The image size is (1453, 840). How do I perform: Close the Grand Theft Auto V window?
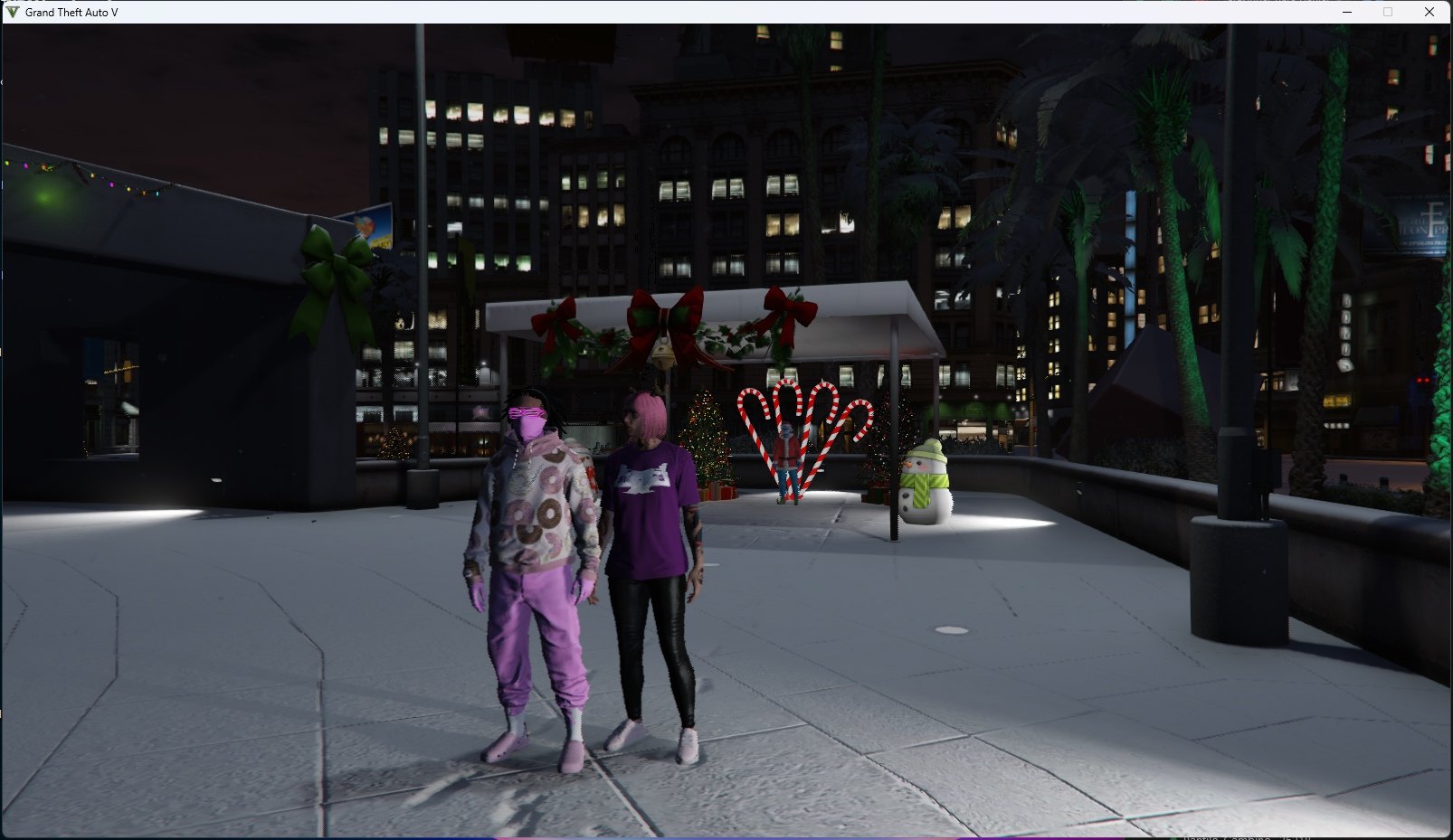[x=1429, y=12]
